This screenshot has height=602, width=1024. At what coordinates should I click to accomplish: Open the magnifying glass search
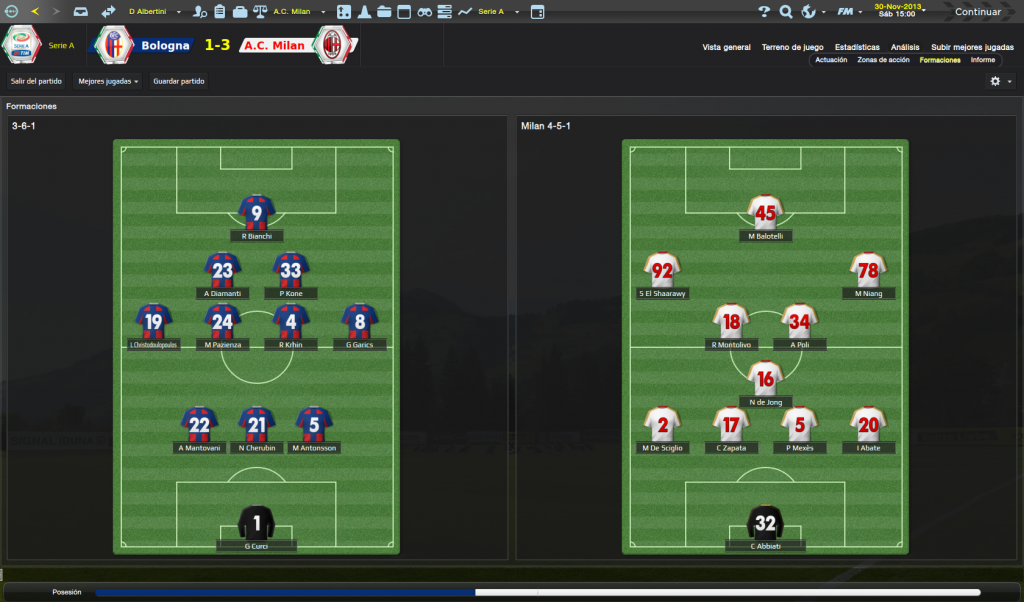click(785, 12)
